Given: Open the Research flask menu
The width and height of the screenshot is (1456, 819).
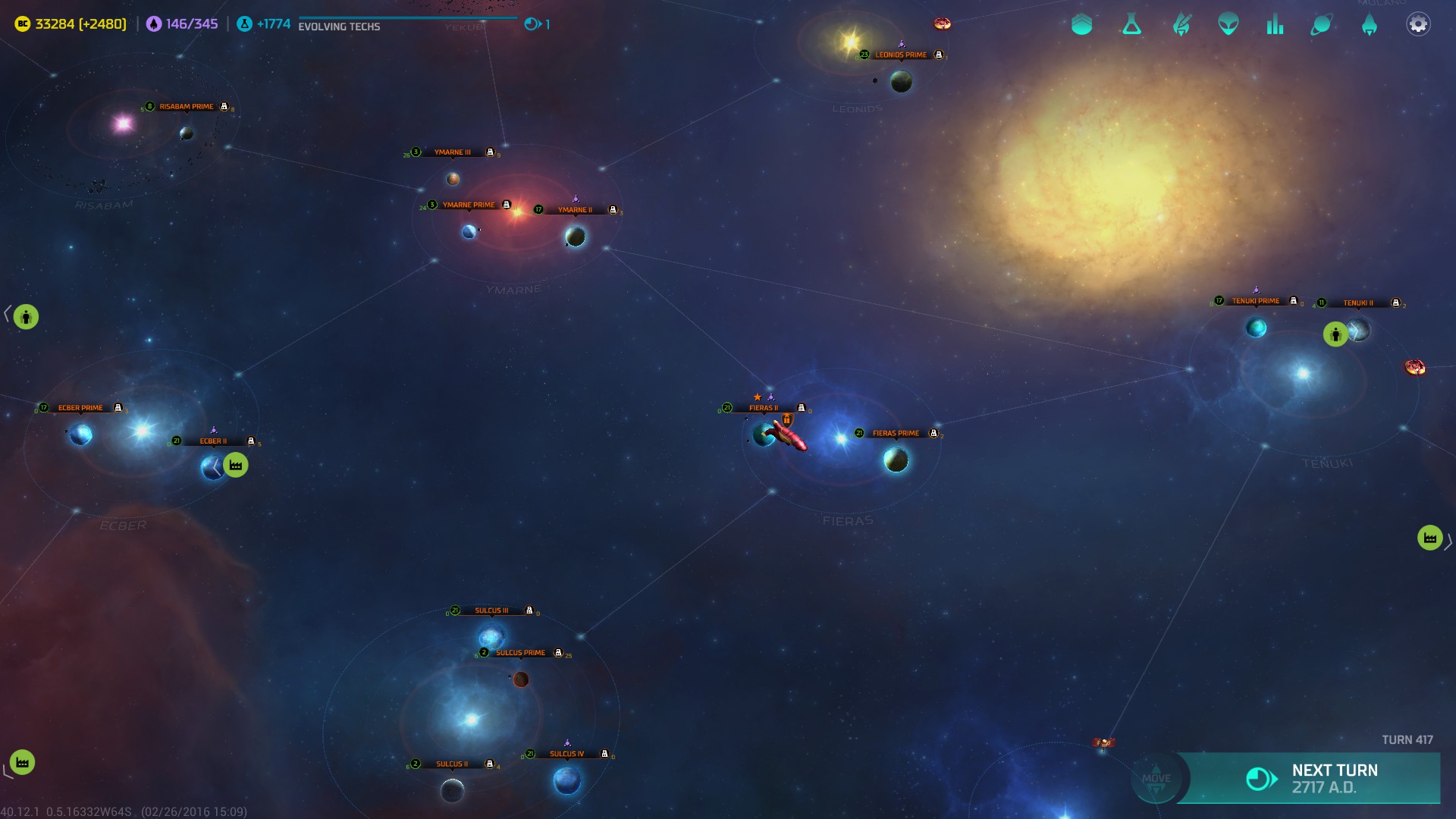Looking at the screenshot, I should [x=1131, y=25].
